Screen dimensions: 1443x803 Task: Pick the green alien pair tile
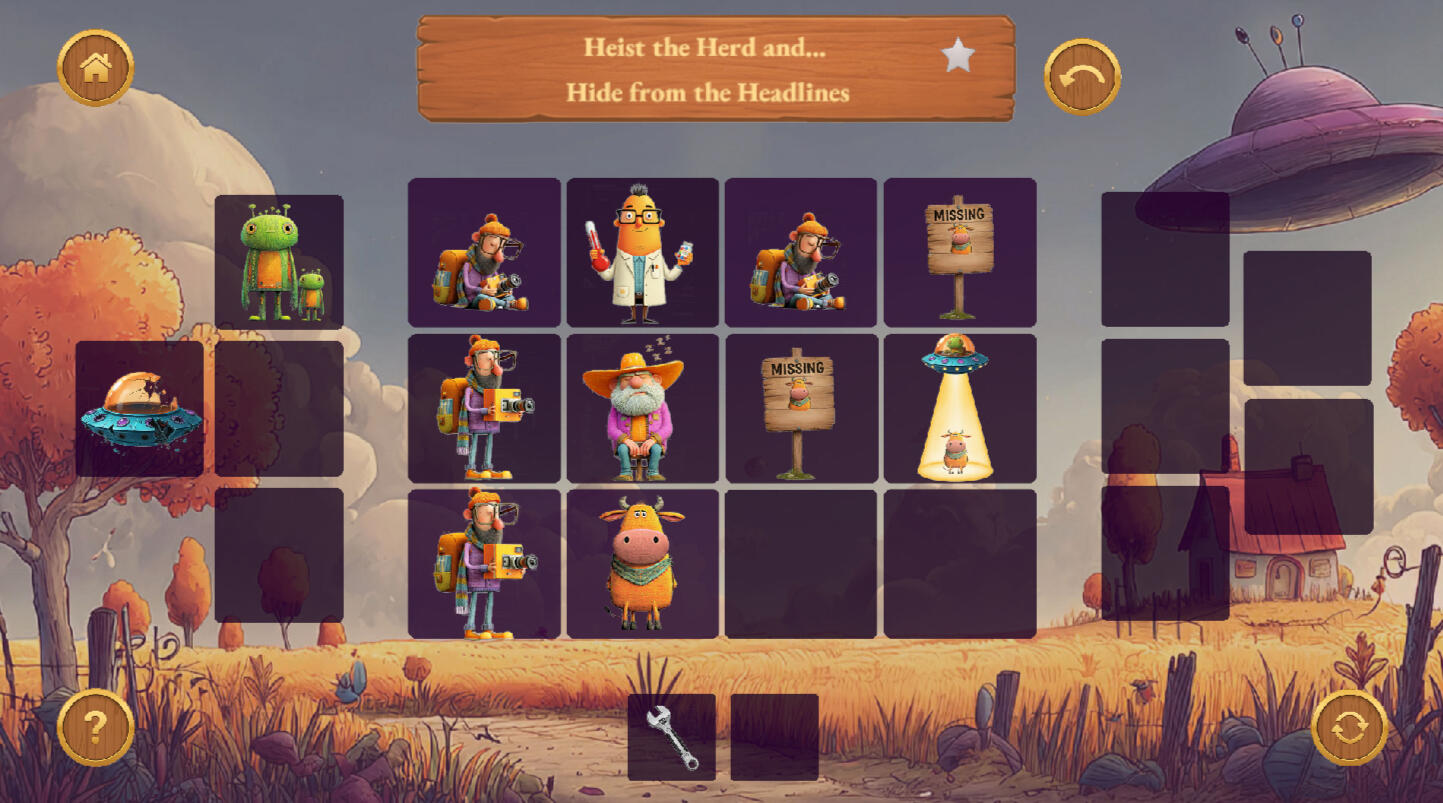point(279,262)
